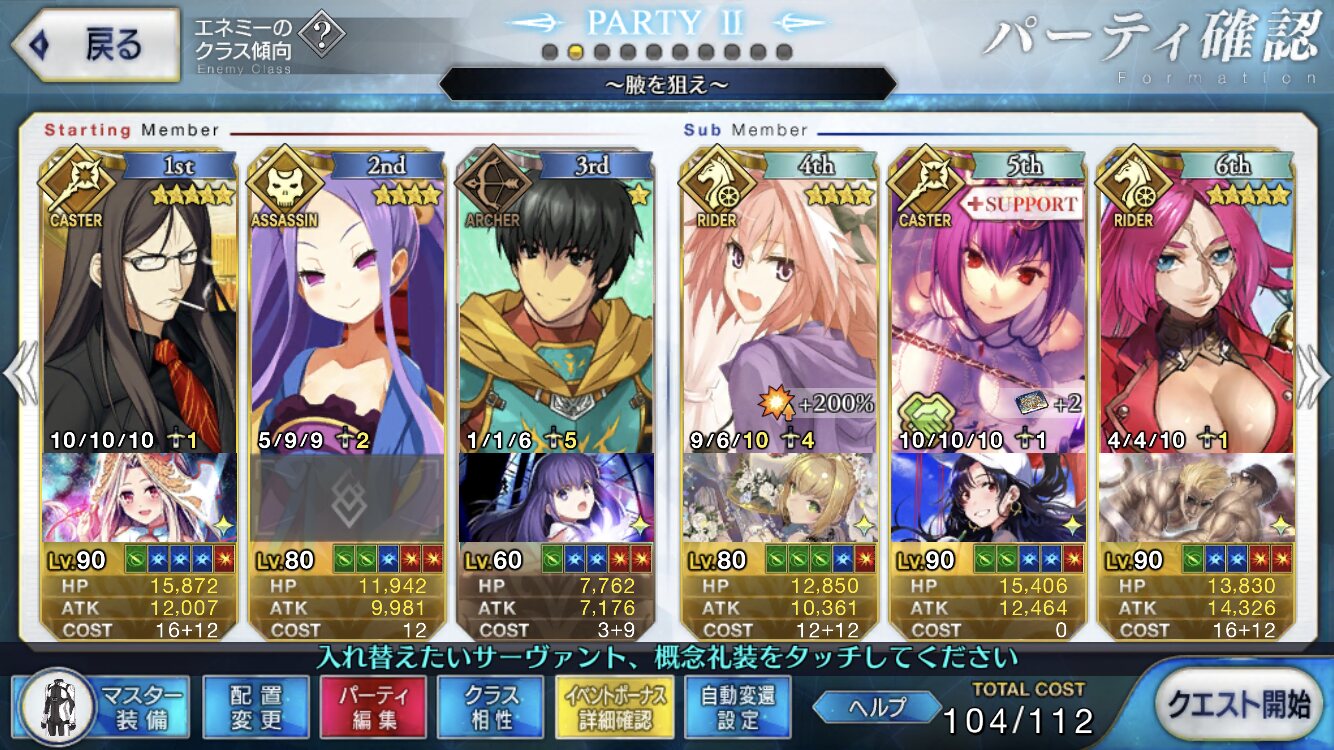This screenshot has width=1334, height=750.
Task: Open the enemy class tendency help icon
Action: click(x=321, y=37)
